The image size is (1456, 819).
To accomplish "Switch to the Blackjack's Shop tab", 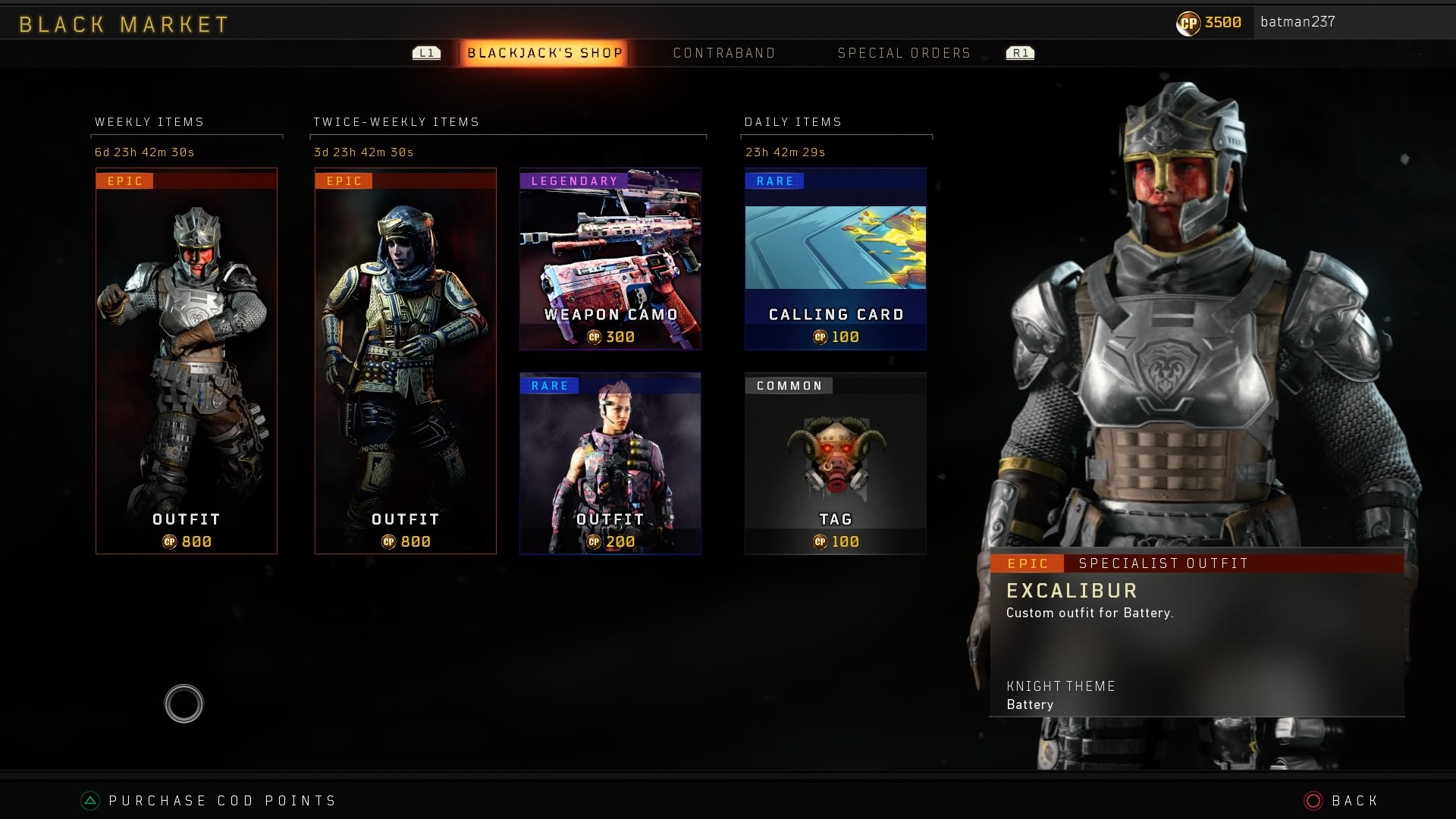I will 544,53.
